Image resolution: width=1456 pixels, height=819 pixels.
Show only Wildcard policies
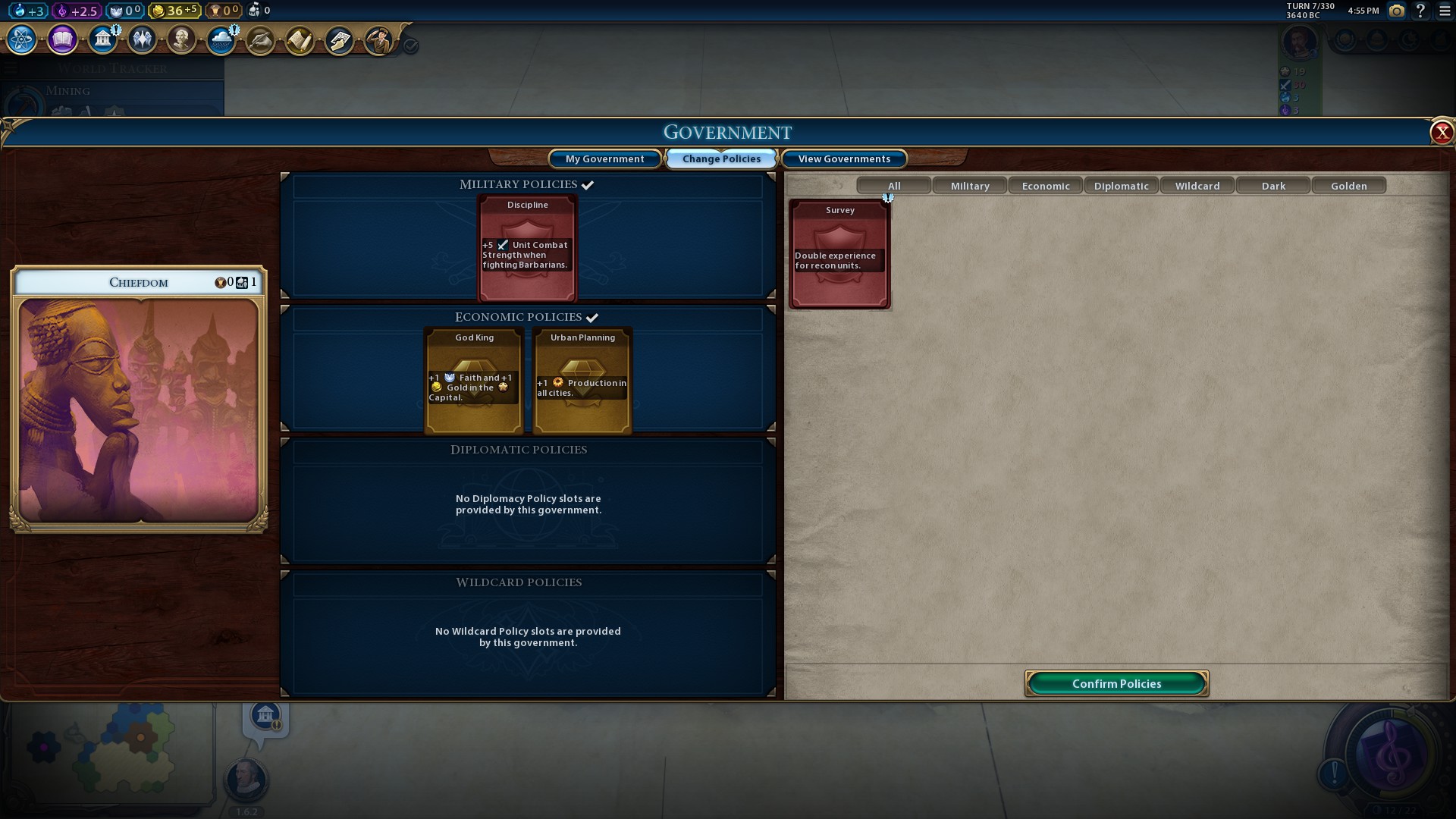pos(1197,186)
